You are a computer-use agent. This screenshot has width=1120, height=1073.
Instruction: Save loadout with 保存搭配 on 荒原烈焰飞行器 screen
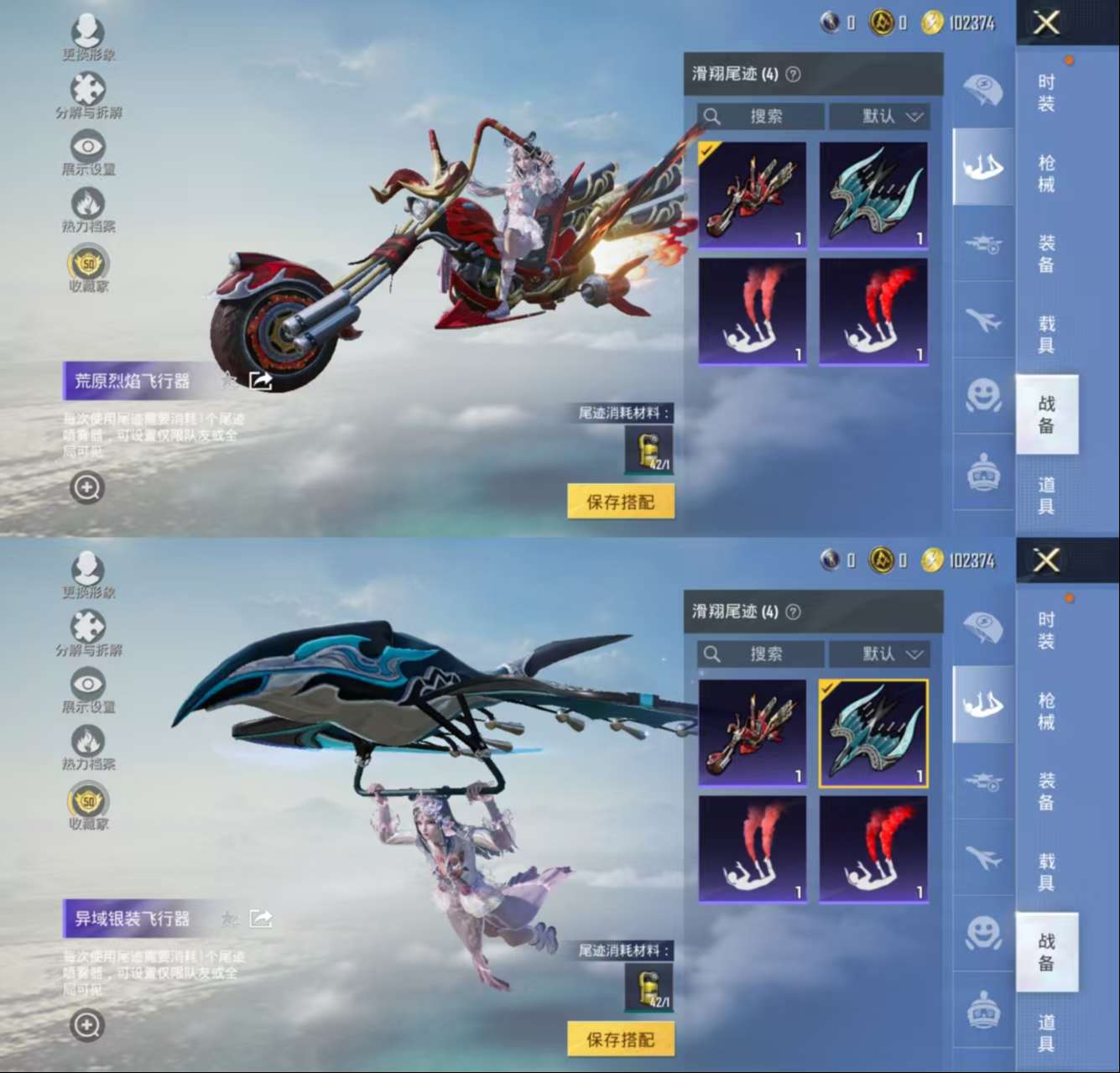[621, 502]
